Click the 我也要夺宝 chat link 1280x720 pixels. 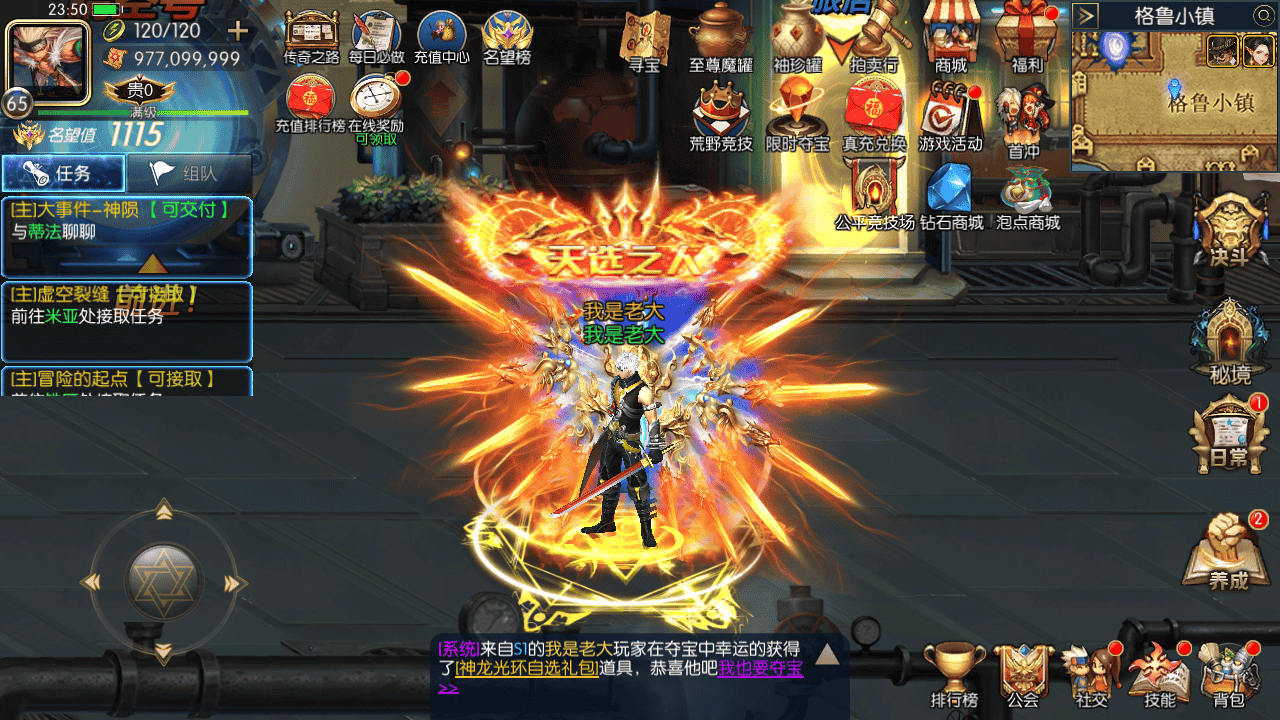point(760,669)
